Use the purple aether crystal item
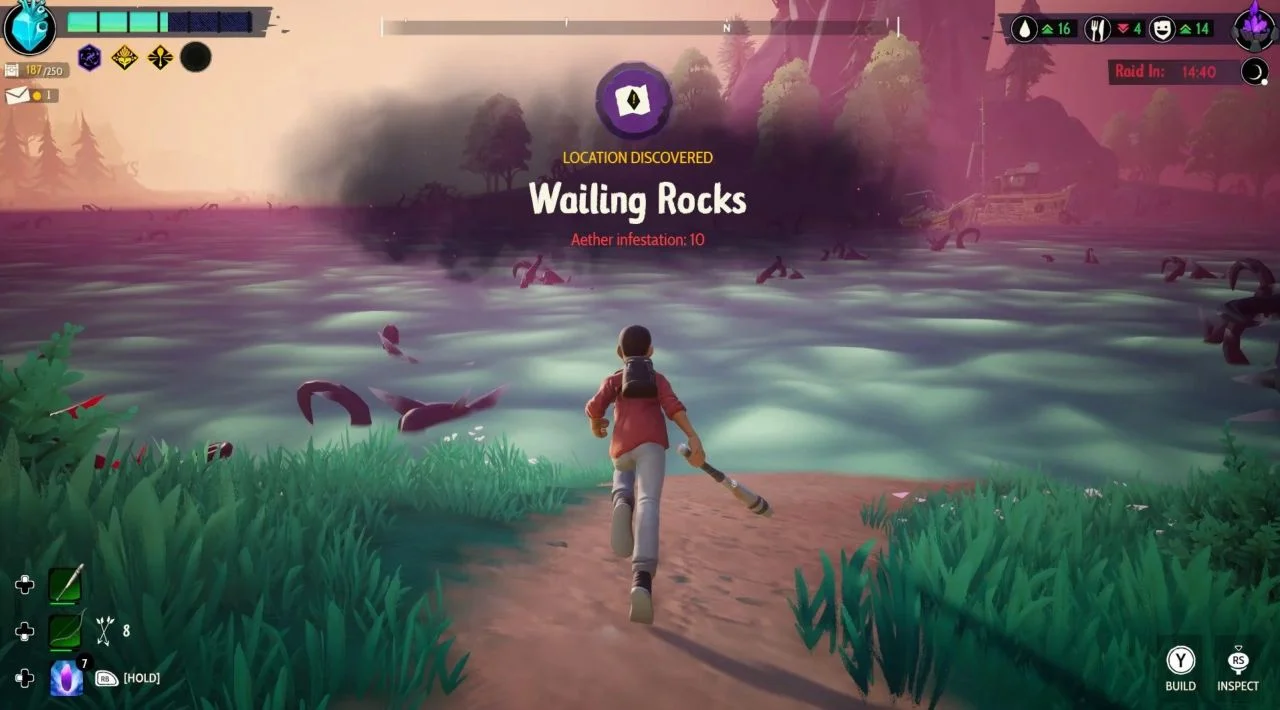The image size is (1280, 710). pyautogui.click(x=67, y=678)
